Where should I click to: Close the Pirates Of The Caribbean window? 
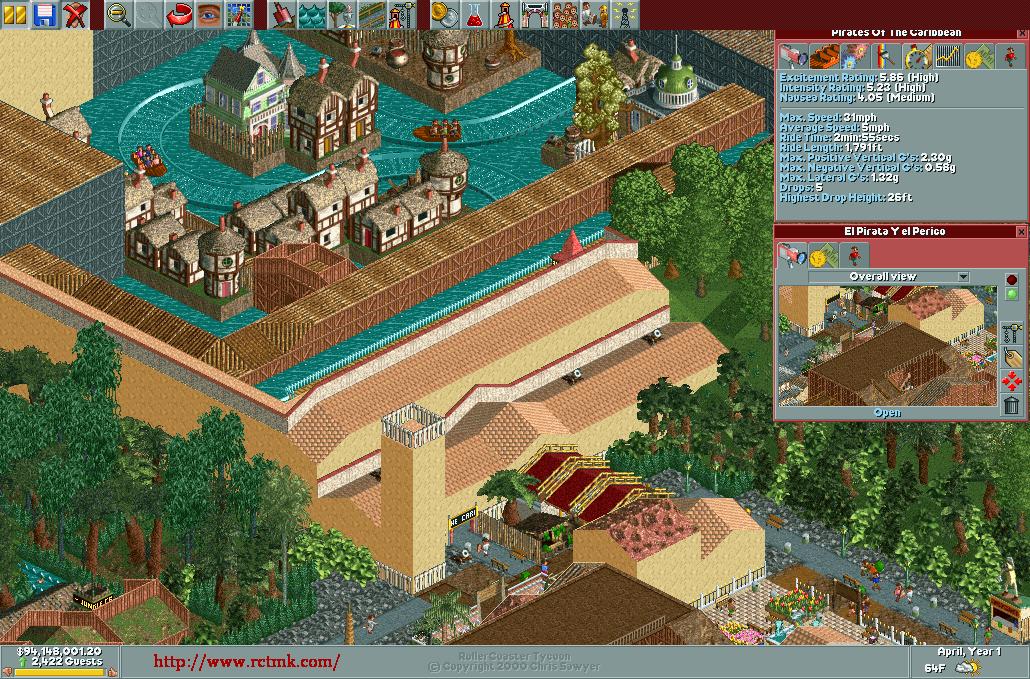coord(1021,33)
